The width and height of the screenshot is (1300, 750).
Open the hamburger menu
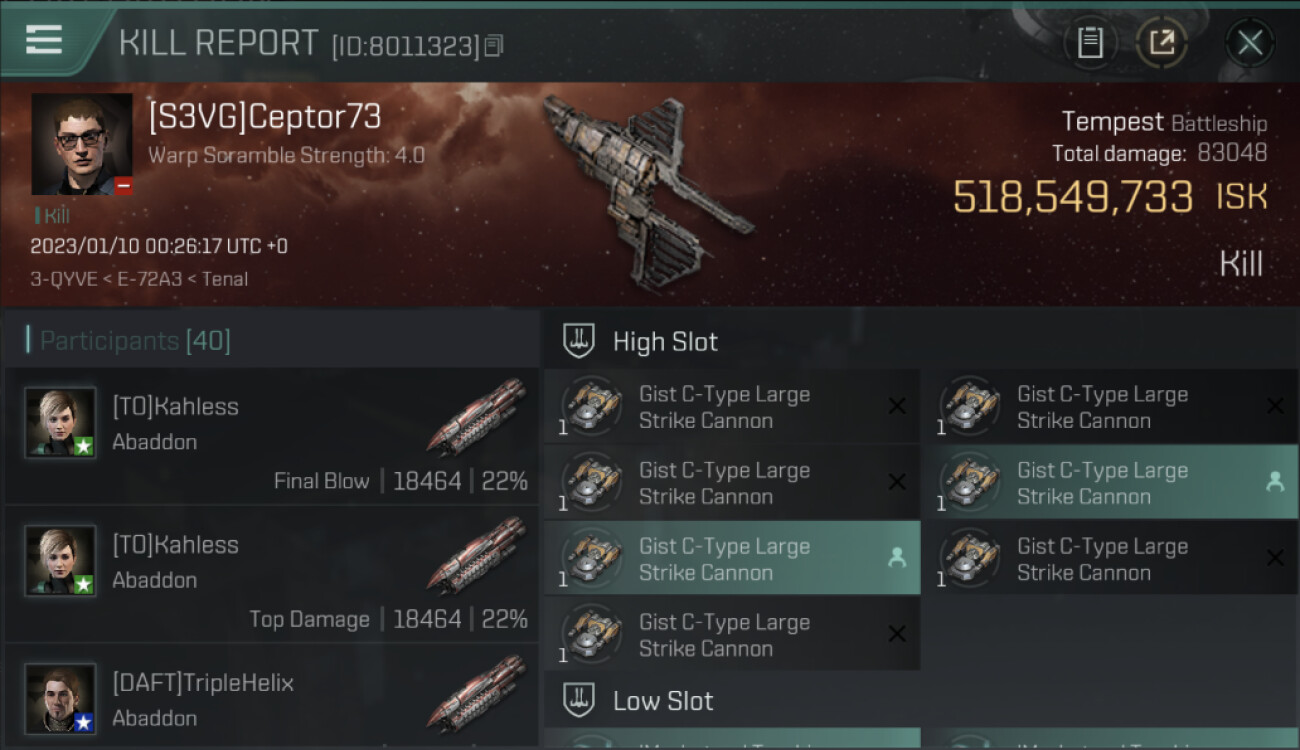coord(44,40)
